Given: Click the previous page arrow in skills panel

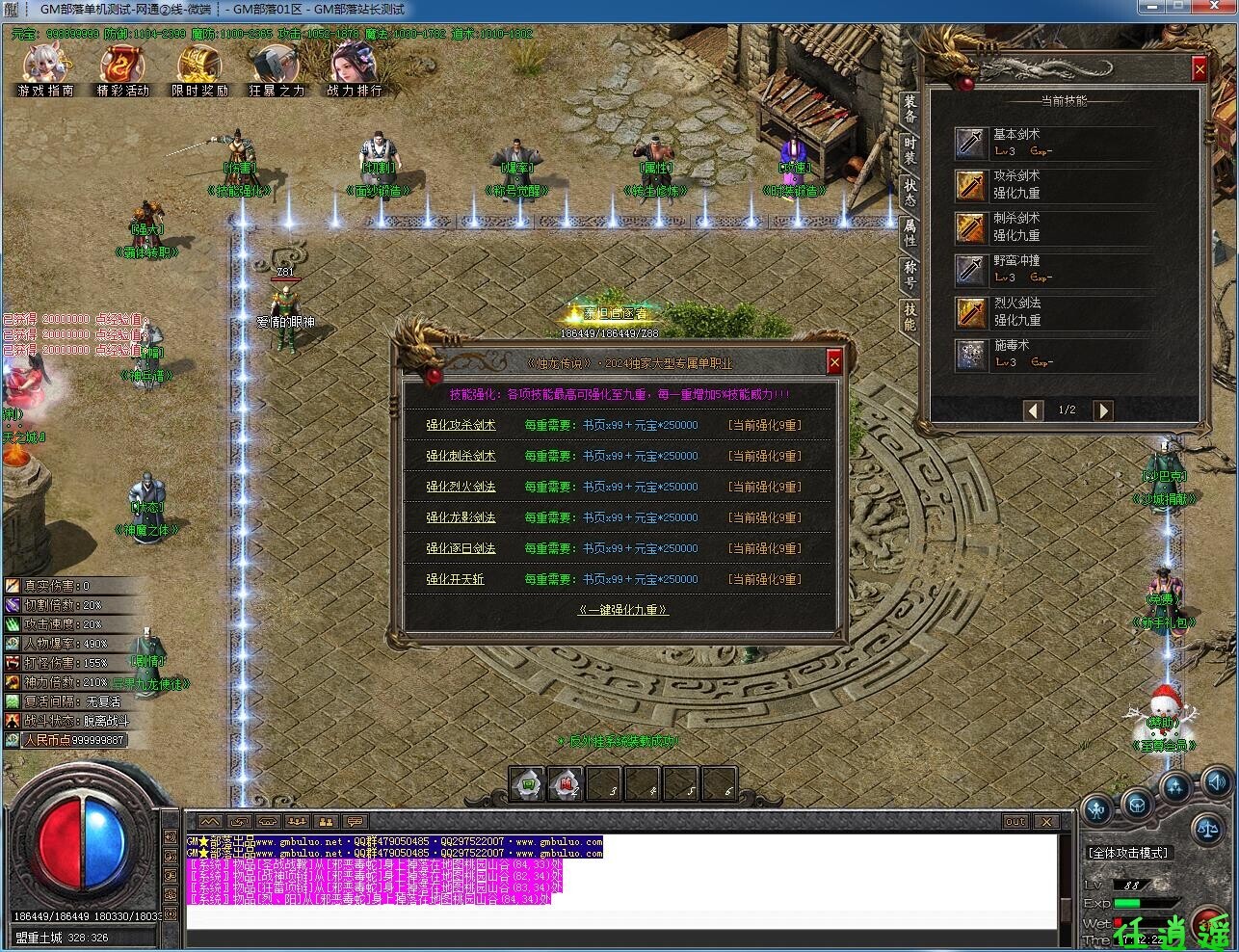Looking at the screenshot, I should tap(1034, 410).
